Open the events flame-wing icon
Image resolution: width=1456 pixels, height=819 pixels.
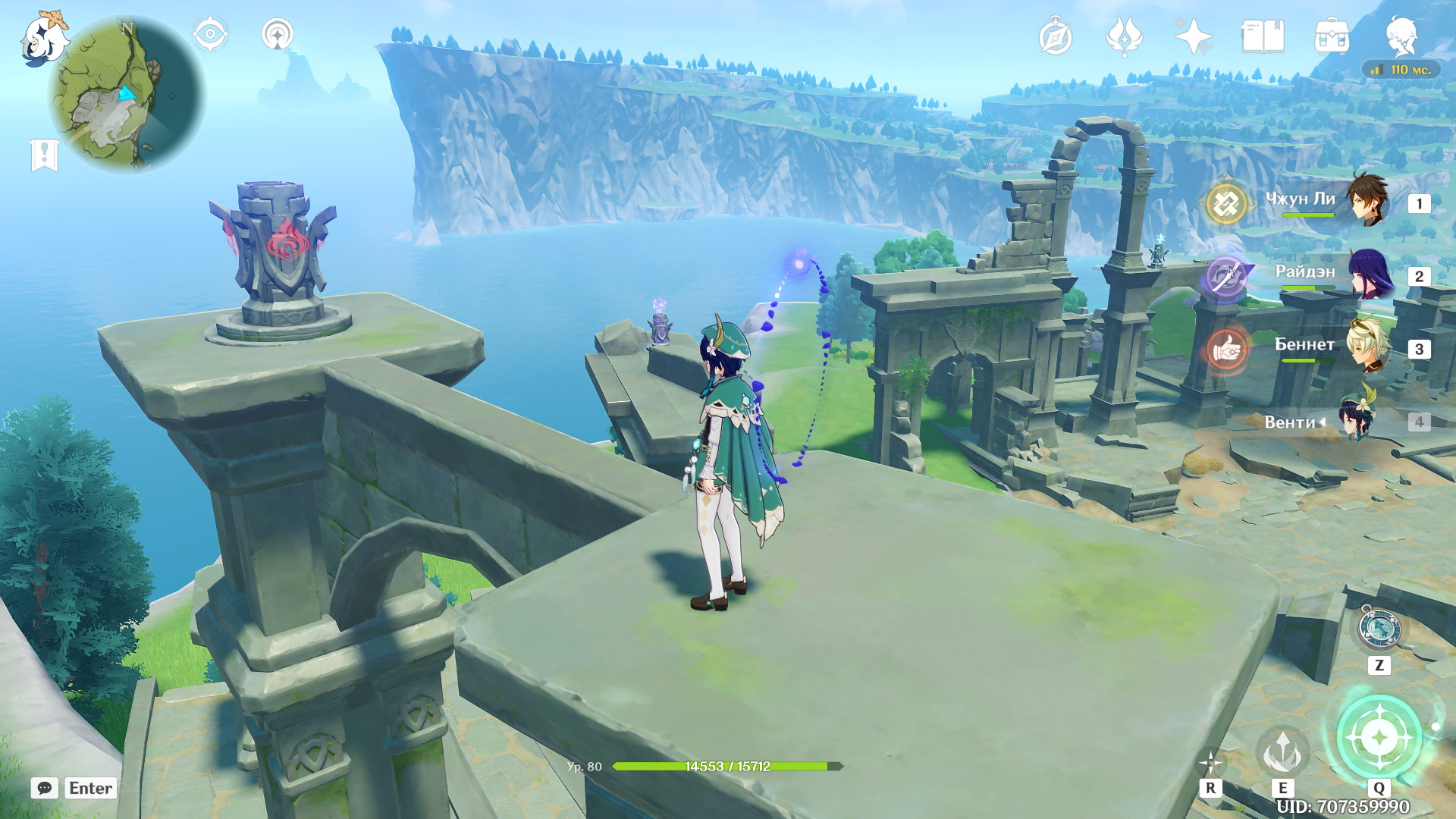tap(1125, 36)
